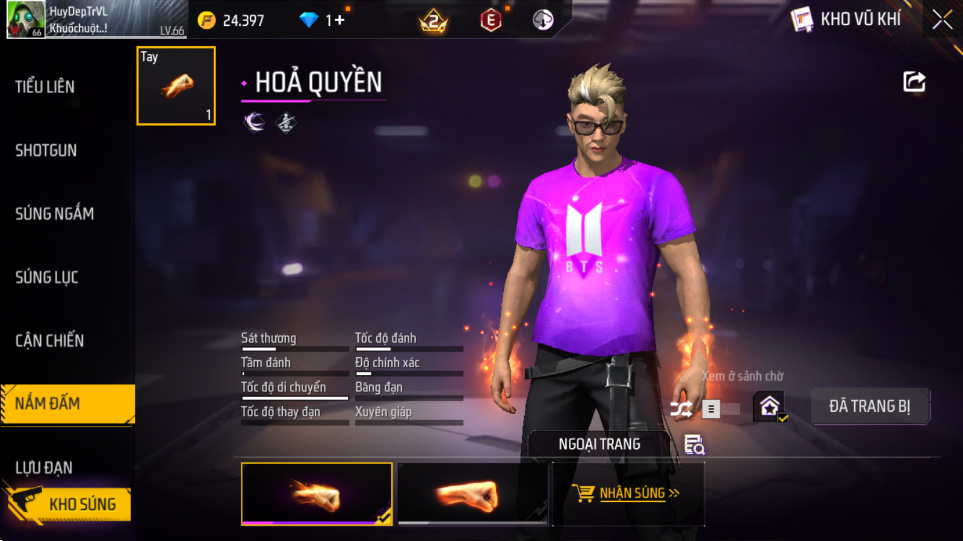Choose the default plain fist skin
The width and height of the screenshot is (963, 541).
[x=473, y=494]
